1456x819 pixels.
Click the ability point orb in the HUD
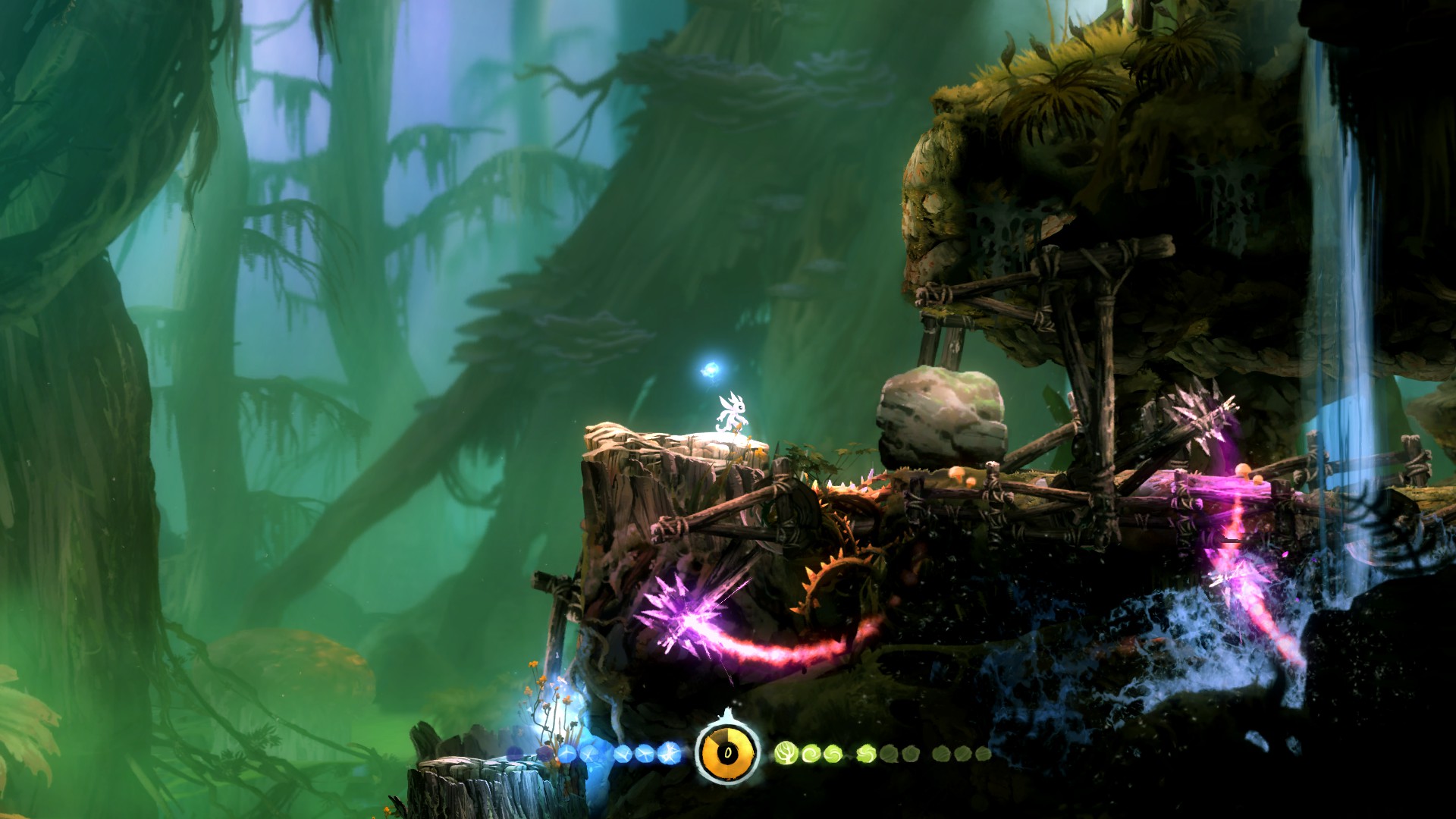[727, 752]
